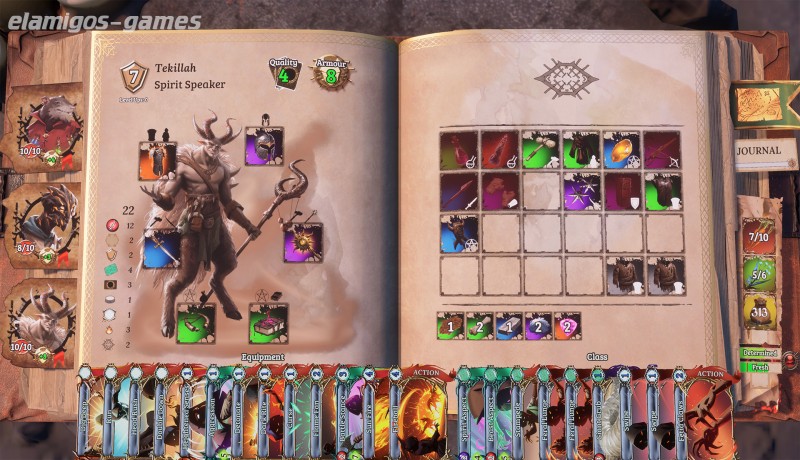Click the equipped helmet slot
Viewport: 800px width, 460px height.
point(264,146)
